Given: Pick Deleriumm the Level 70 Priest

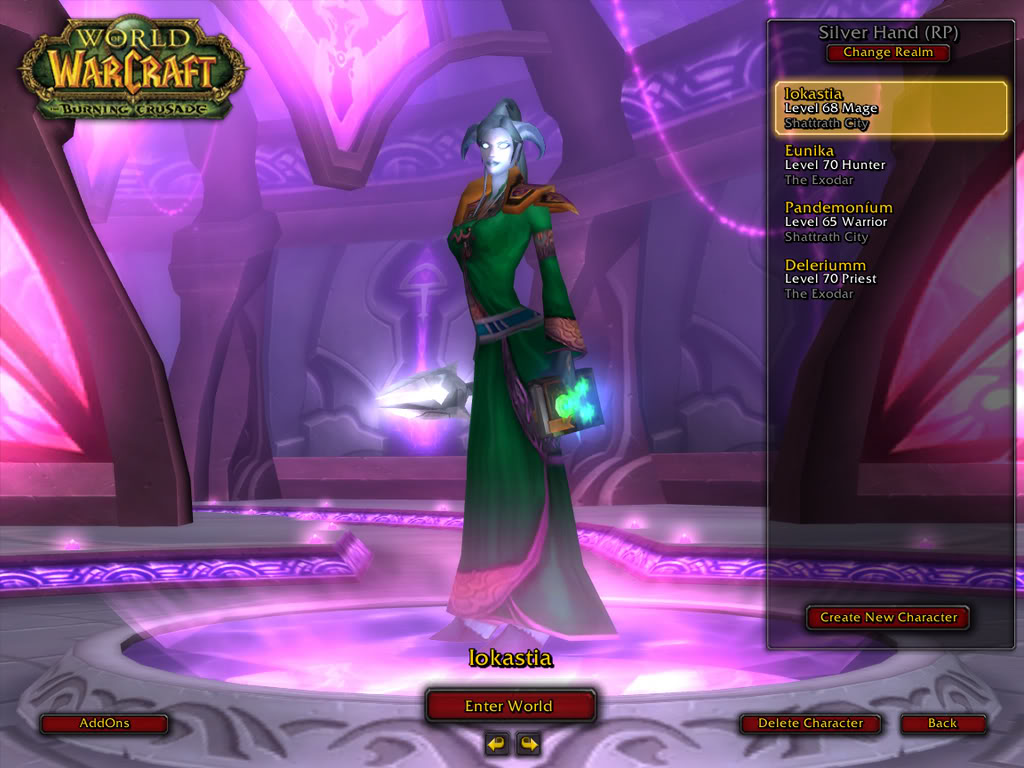Looking at the screenshot, I should [891, 279].
